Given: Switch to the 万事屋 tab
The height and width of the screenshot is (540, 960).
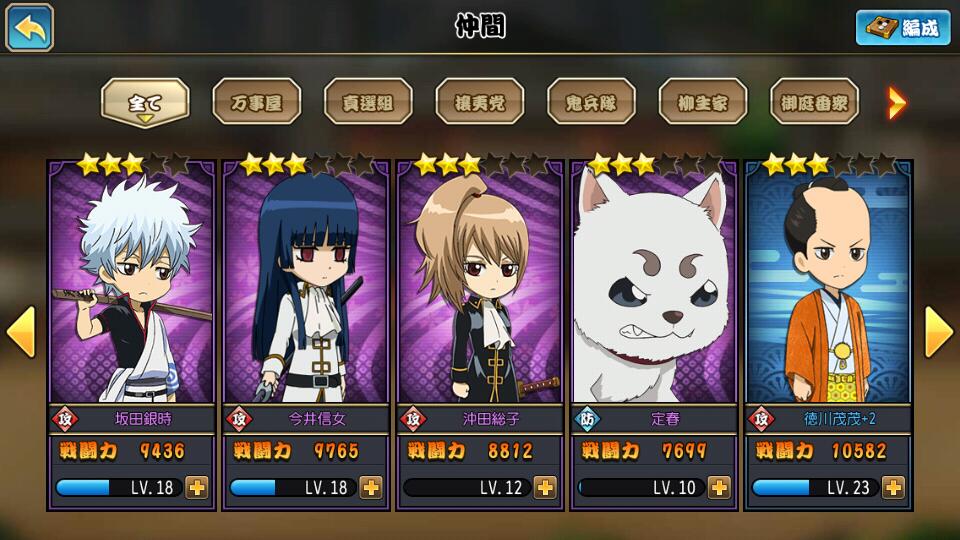Looking at the screenshot, I should [256, 102].
